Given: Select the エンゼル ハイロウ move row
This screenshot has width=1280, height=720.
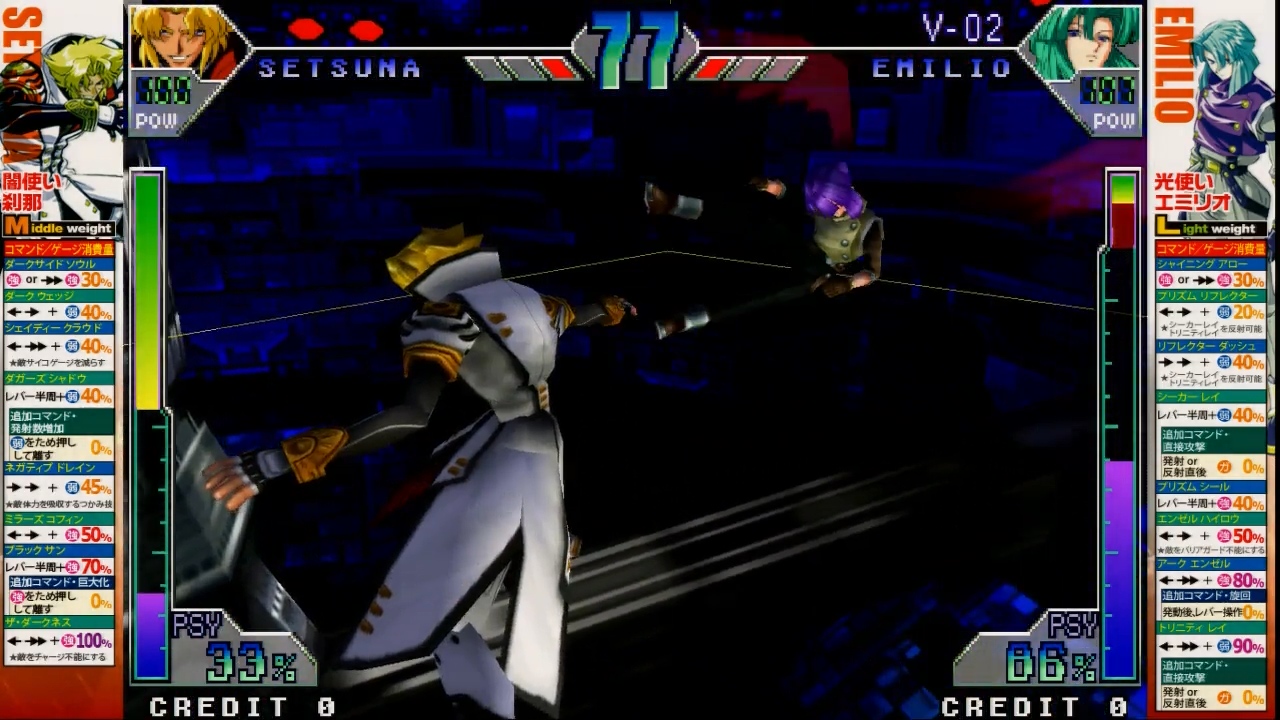Looking at the screenshot, I should pos(1210,519).
